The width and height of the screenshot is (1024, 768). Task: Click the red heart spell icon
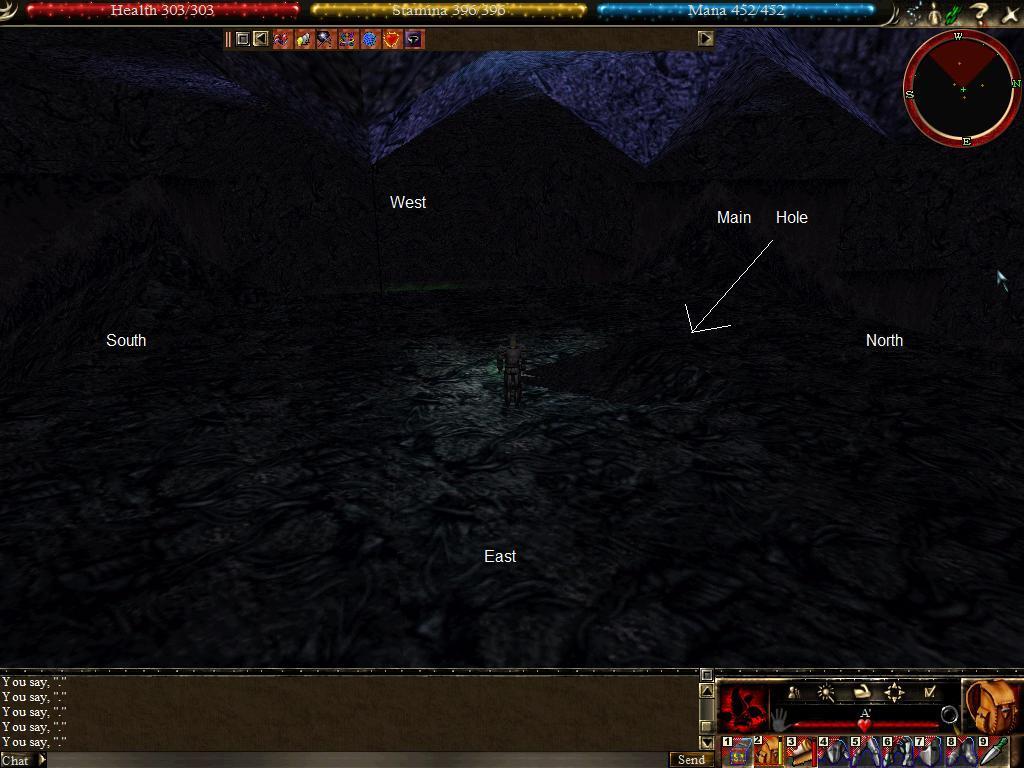coord(391,39)
